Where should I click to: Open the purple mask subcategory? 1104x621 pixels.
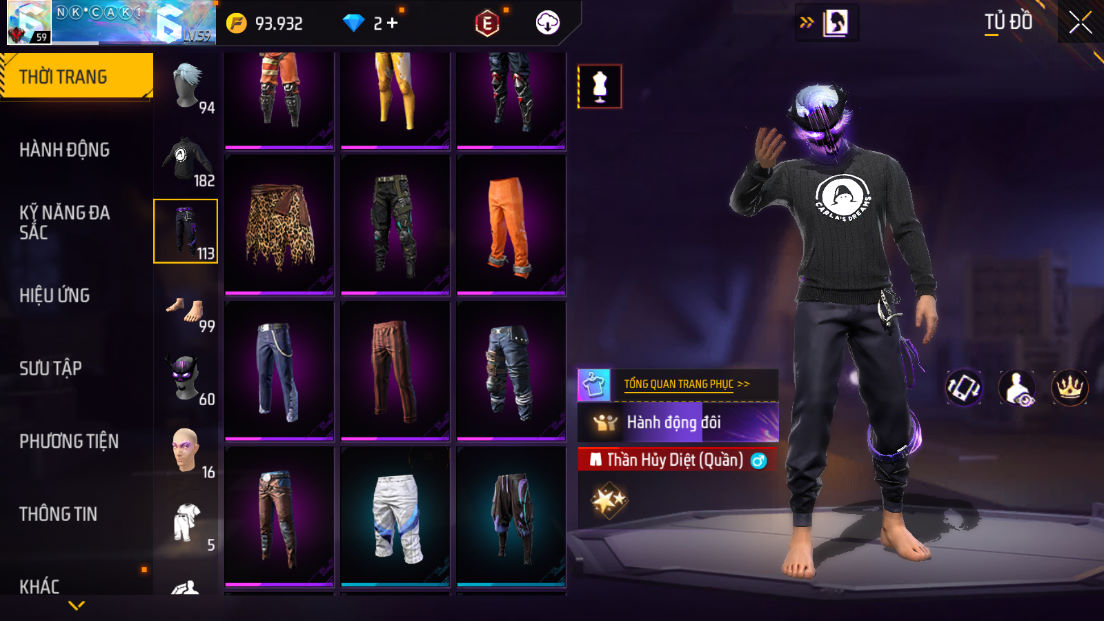click(x=187, y=379)
